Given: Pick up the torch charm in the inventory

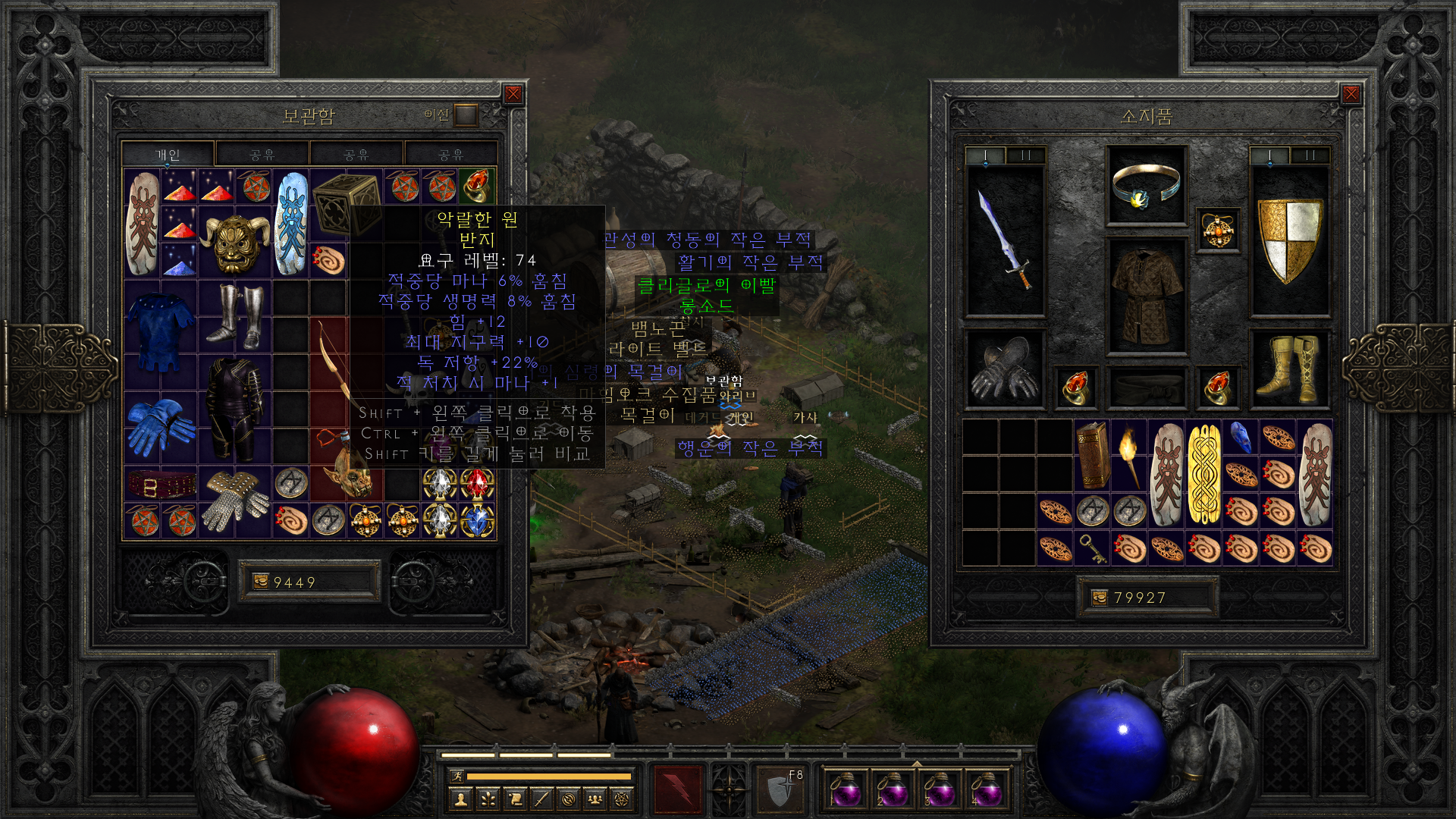Looking at the screenshot, I should tap(1129, 455).
